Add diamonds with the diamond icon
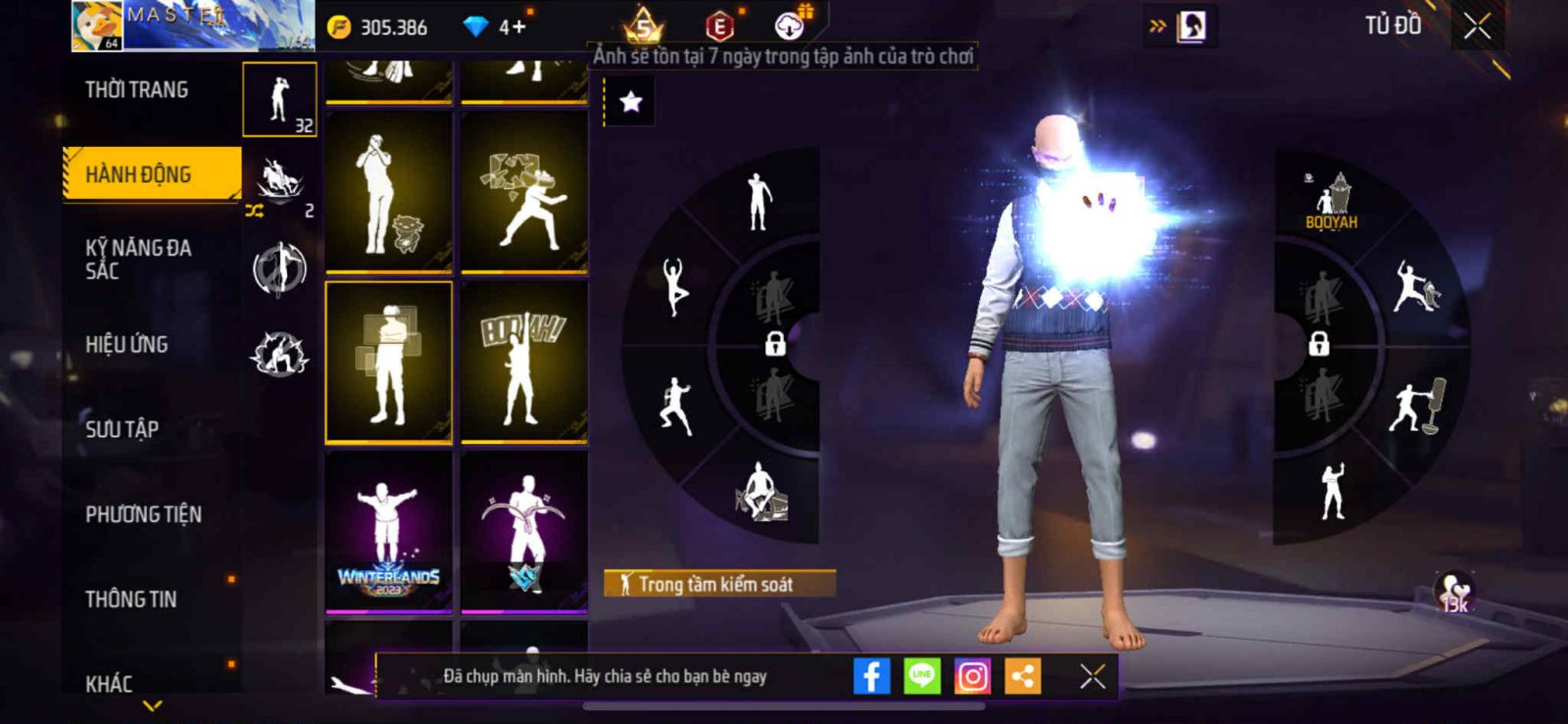 tap(475, 26)
